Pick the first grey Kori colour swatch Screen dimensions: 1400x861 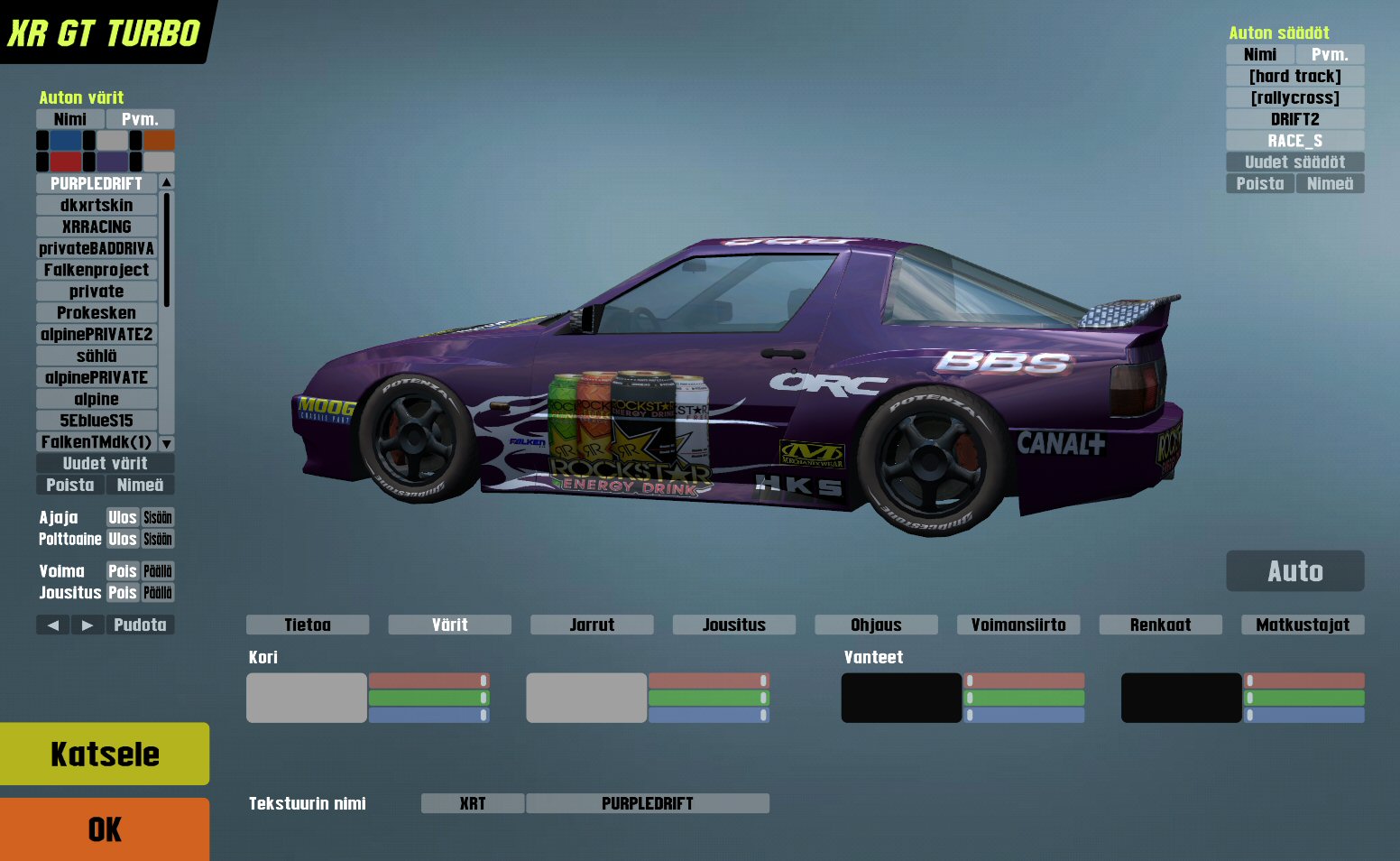307,698
